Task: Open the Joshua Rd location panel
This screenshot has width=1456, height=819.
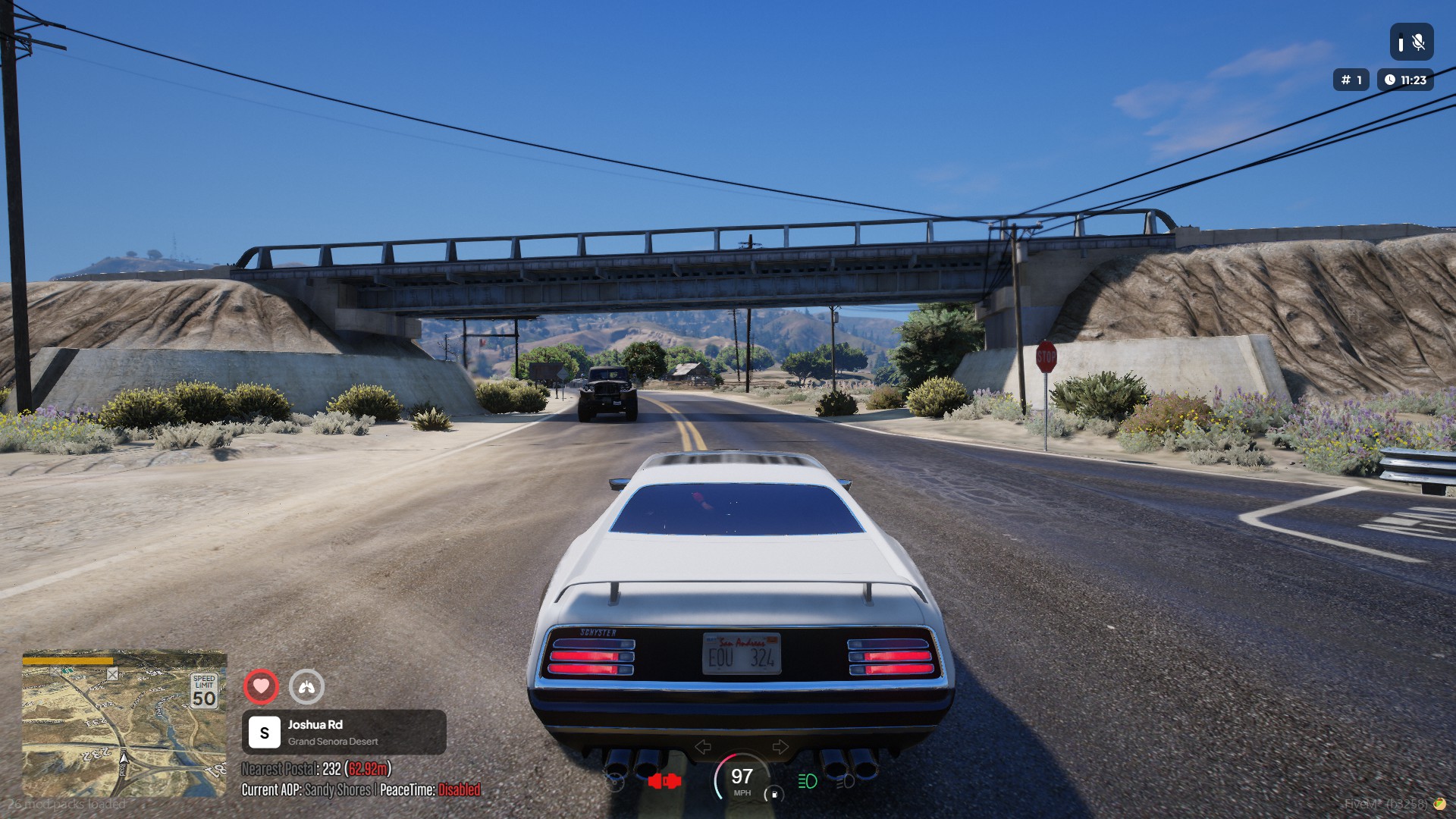Action: tap(344, 733)
